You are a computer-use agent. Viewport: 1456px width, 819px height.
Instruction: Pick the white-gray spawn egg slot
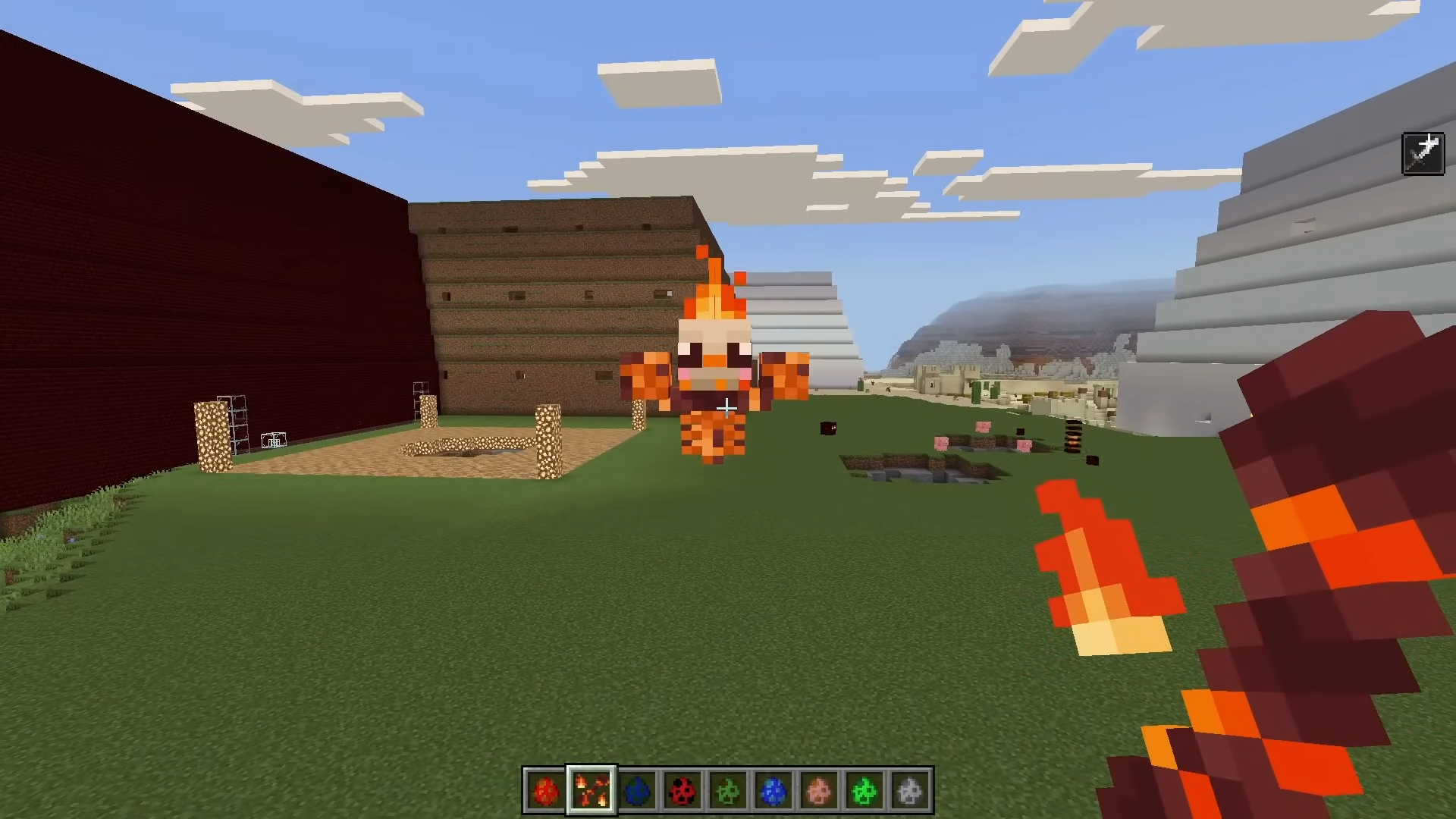click(910, 791)
